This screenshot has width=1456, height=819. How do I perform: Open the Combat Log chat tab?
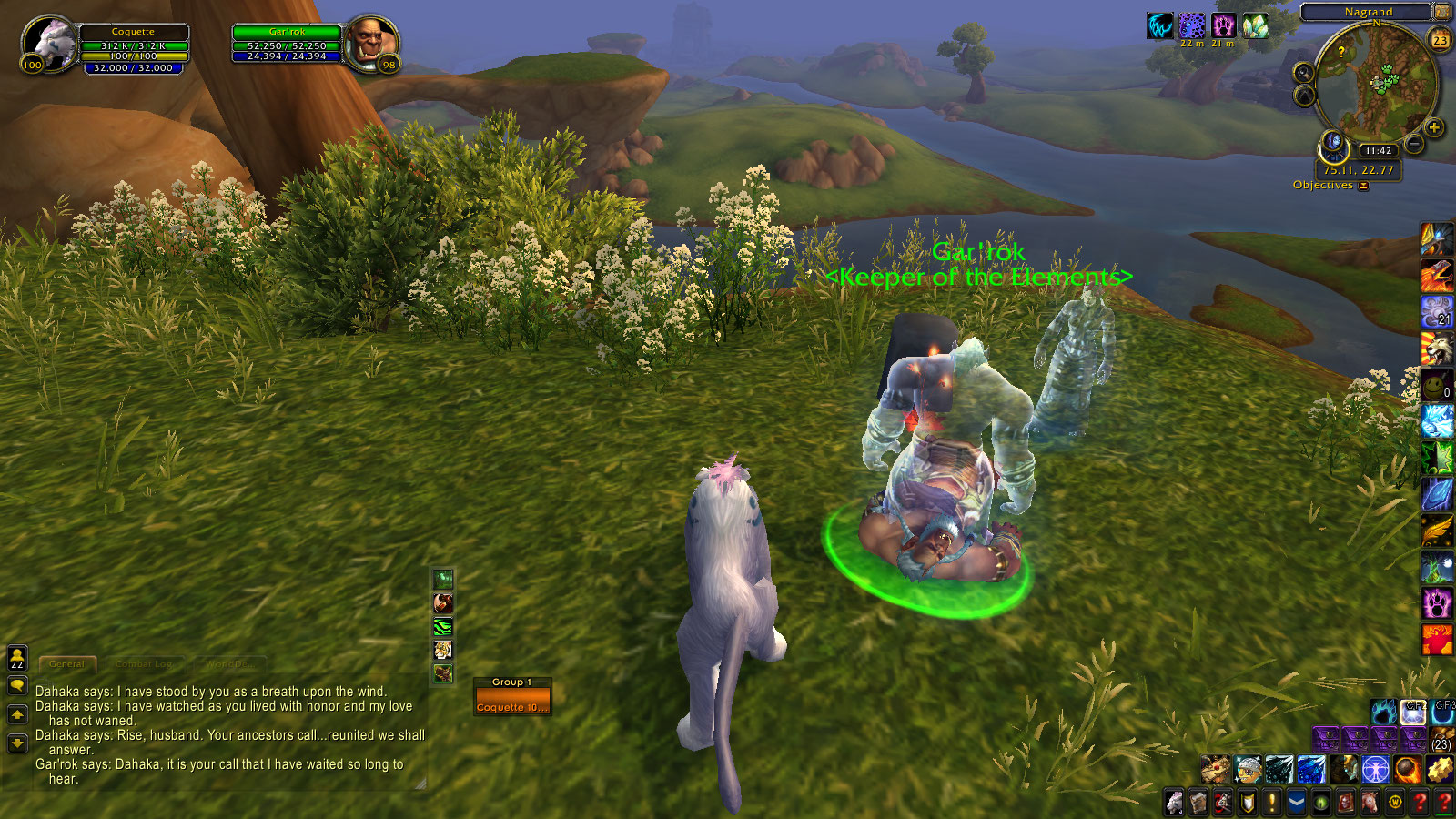point(144,664)
